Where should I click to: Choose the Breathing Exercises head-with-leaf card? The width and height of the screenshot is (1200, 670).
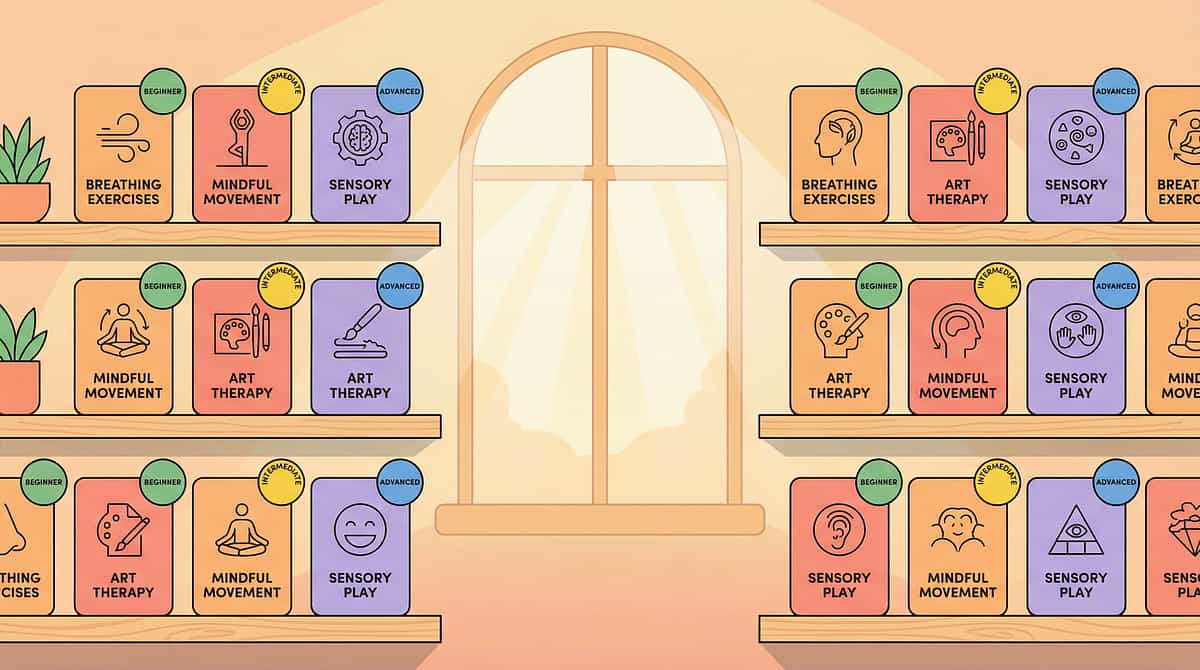(x=839, y=154)
